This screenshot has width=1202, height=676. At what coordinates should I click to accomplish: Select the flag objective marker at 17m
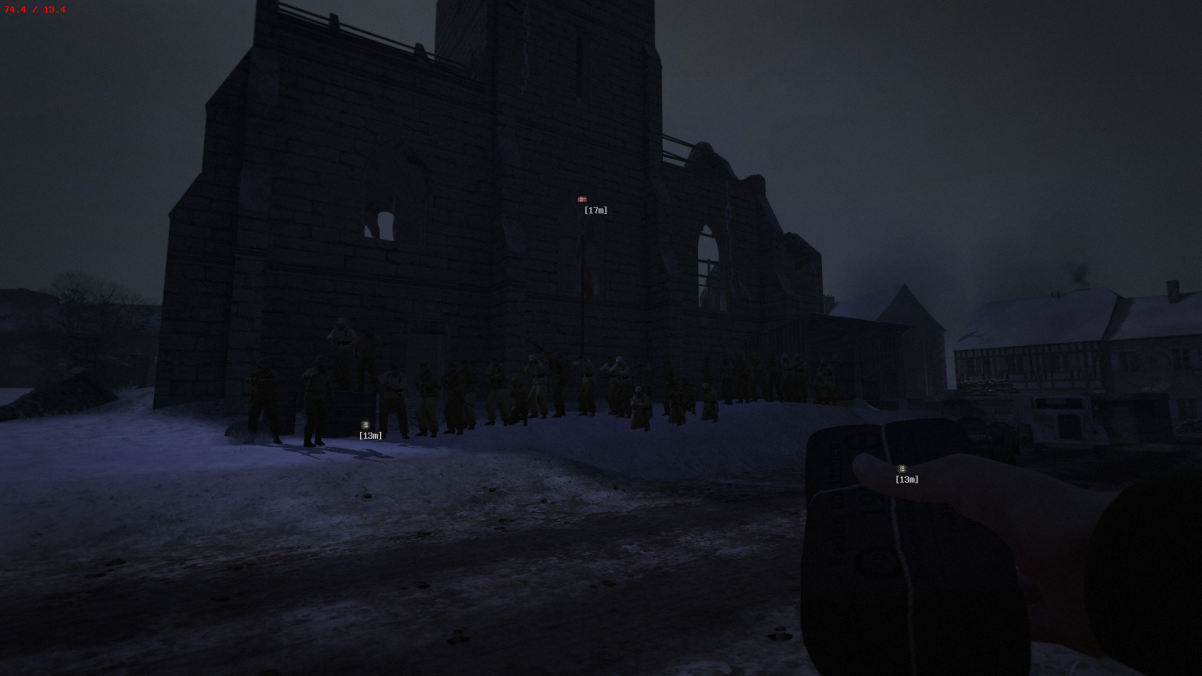[x=582, y=200]
